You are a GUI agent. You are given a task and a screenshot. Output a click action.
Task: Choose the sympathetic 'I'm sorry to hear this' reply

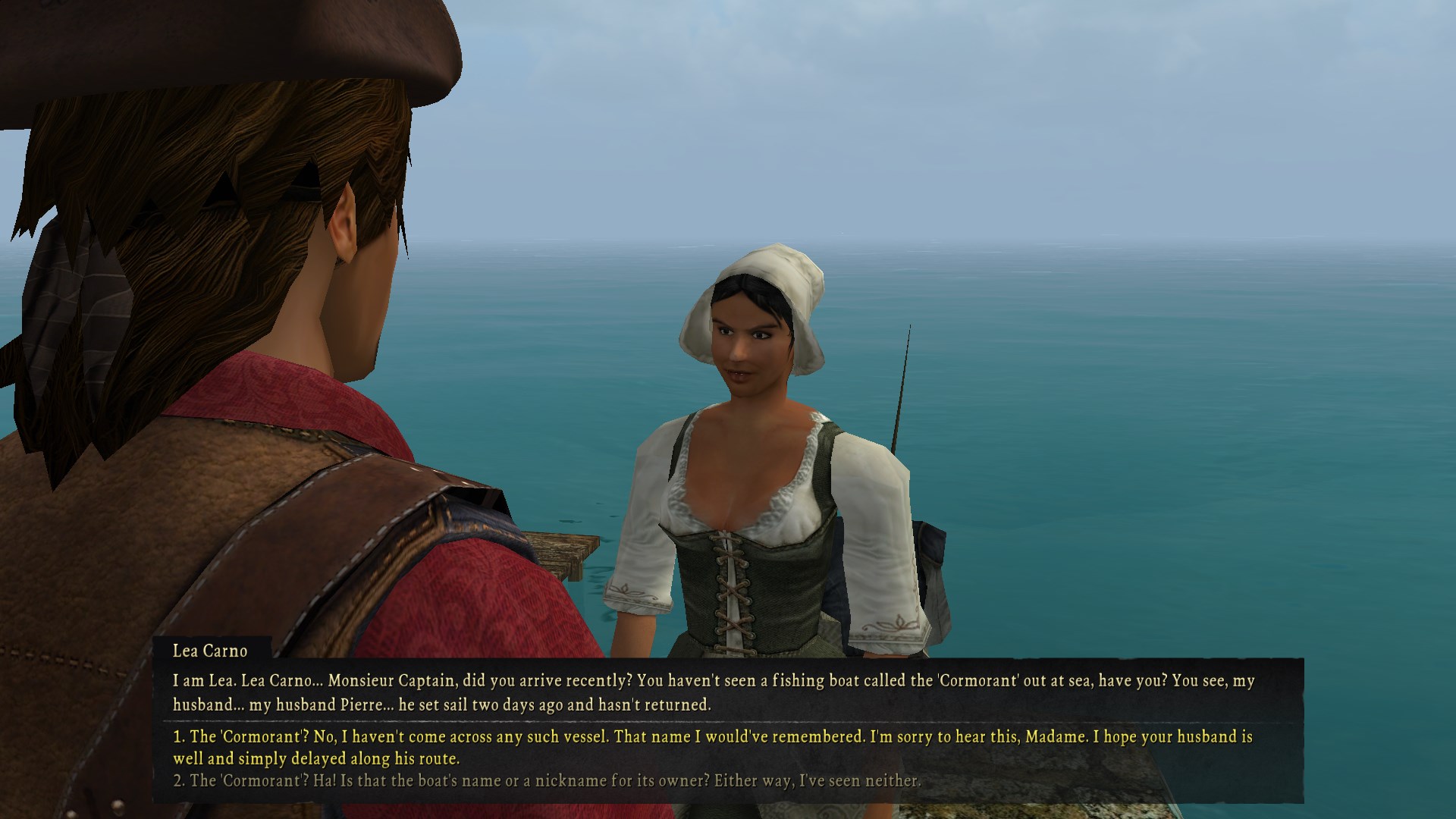[711, 747]
